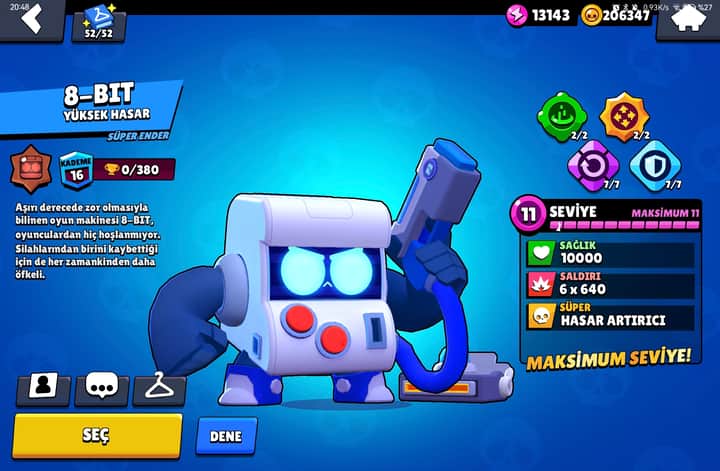The height and width of the screenshot is (471, 720).
Task: Open the home screen via house icon
Action: (x=687, y=17)
